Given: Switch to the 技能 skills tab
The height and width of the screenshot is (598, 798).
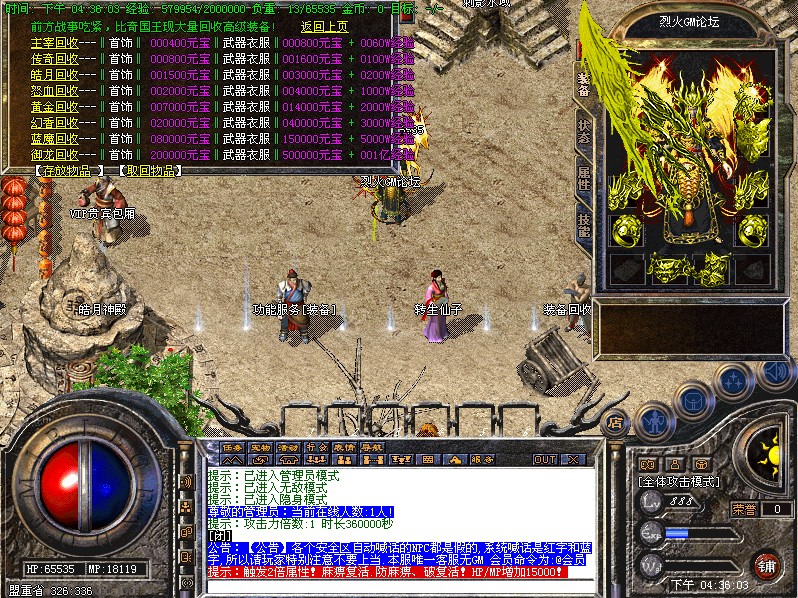Looking at the screenshot, I should point(583,224).
